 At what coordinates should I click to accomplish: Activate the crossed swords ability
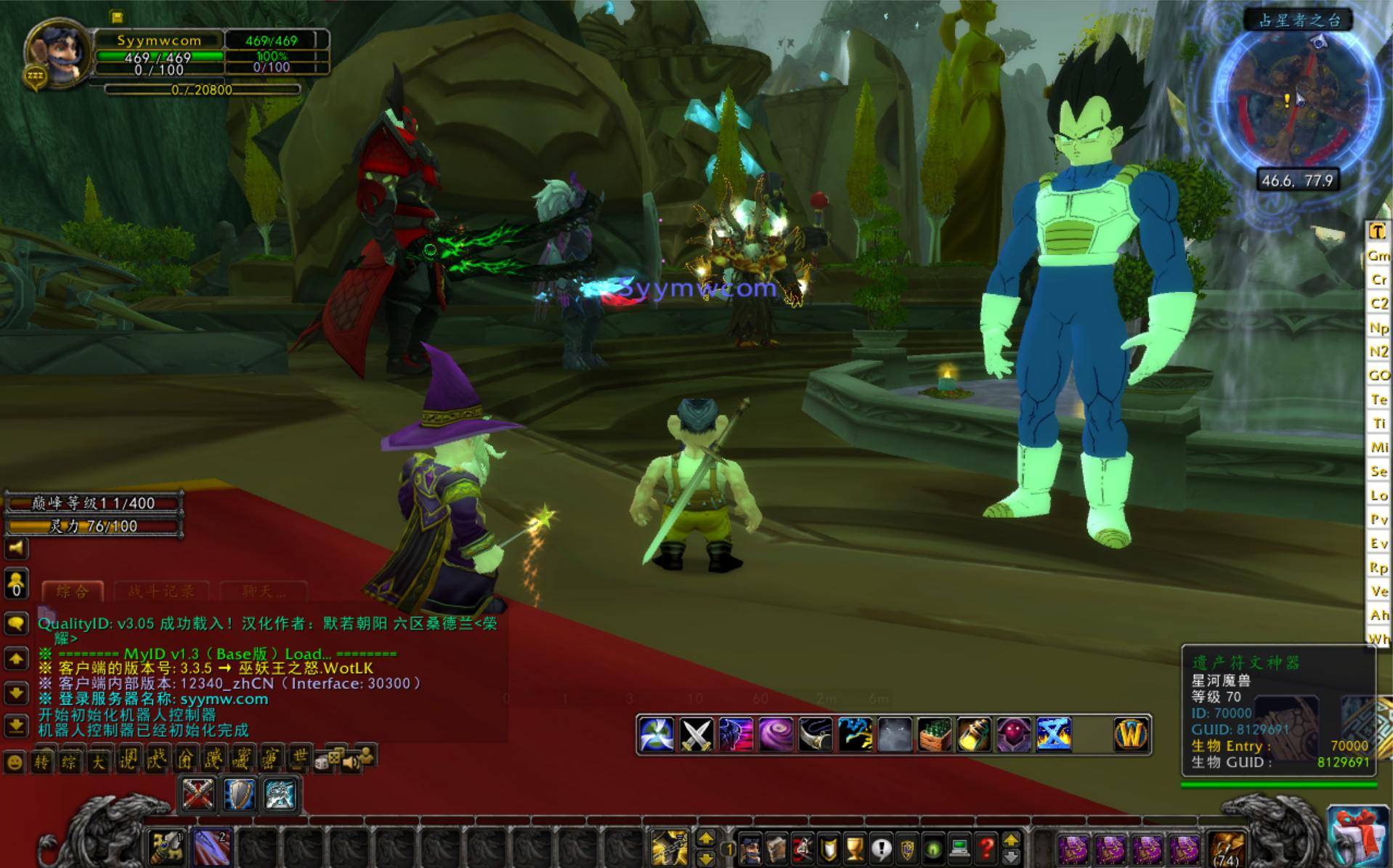696,735
